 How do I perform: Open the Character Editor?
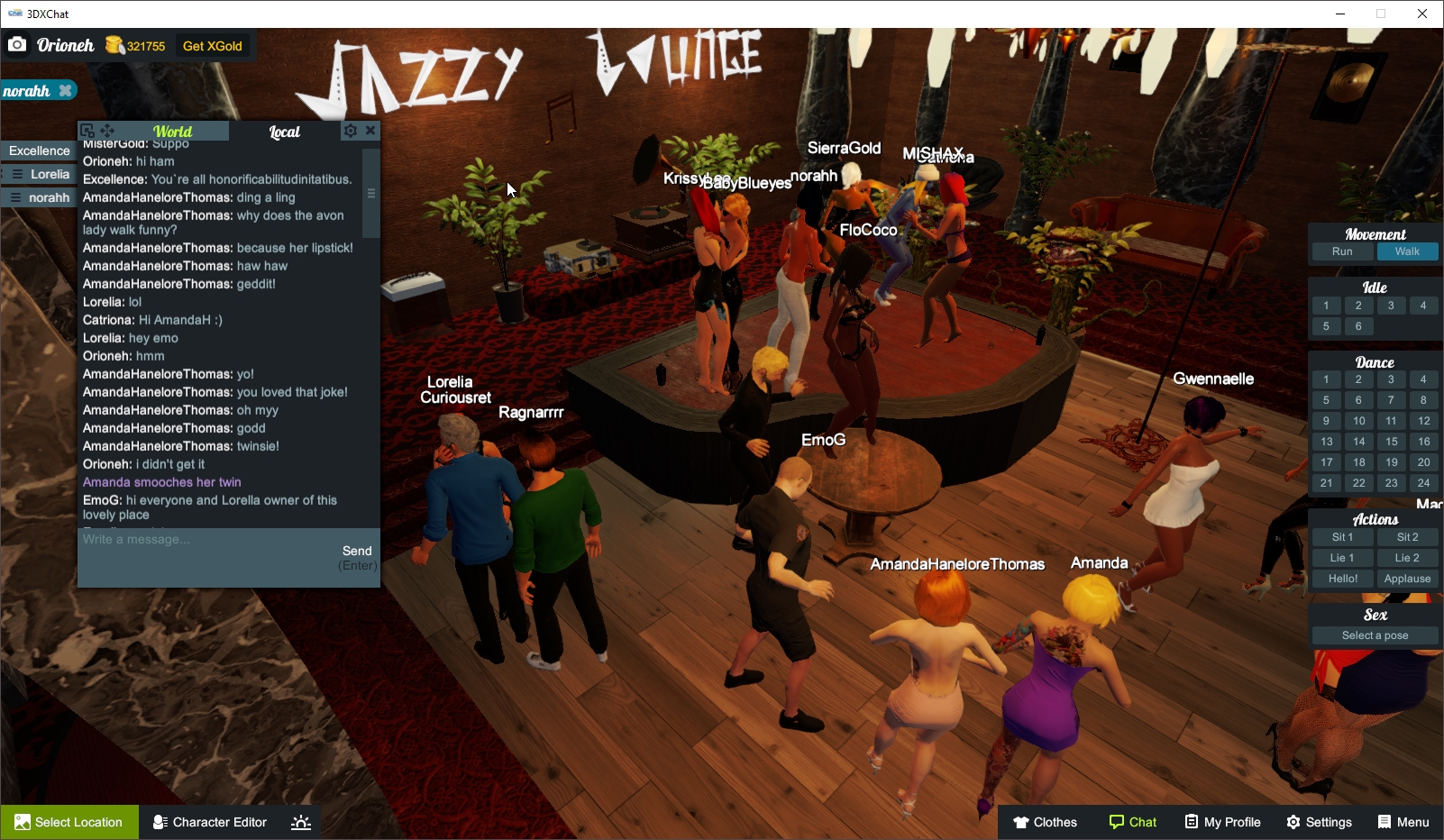[209, 821]
